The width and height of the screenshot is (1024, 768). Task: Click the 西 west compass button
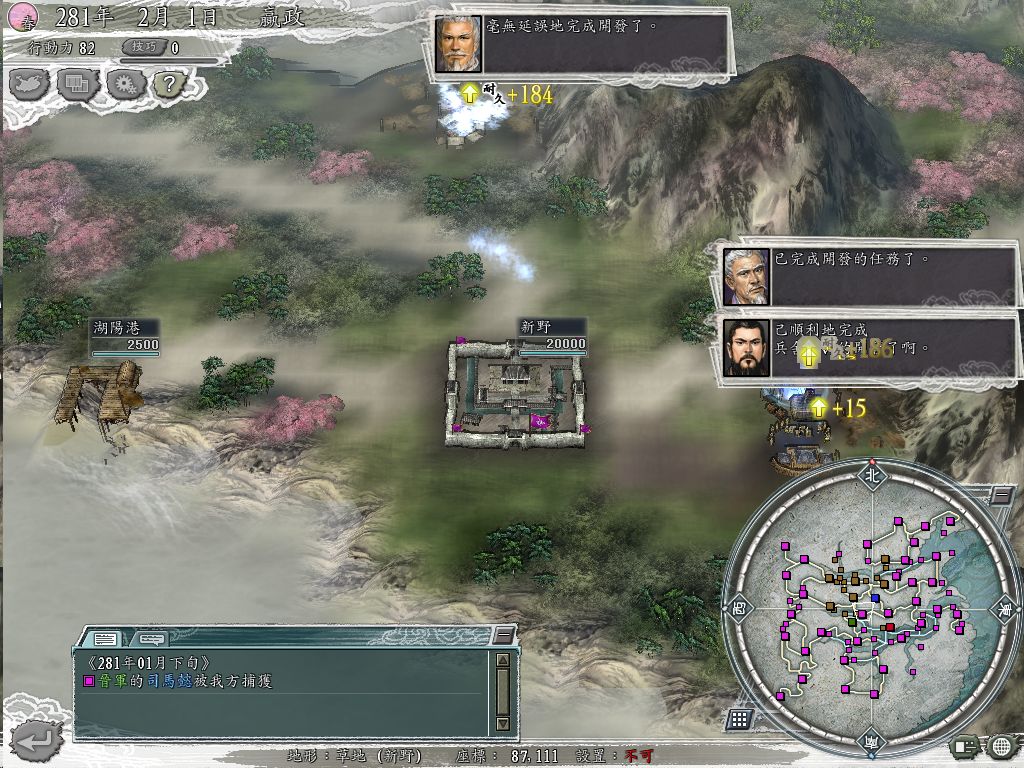click(740, 607)
